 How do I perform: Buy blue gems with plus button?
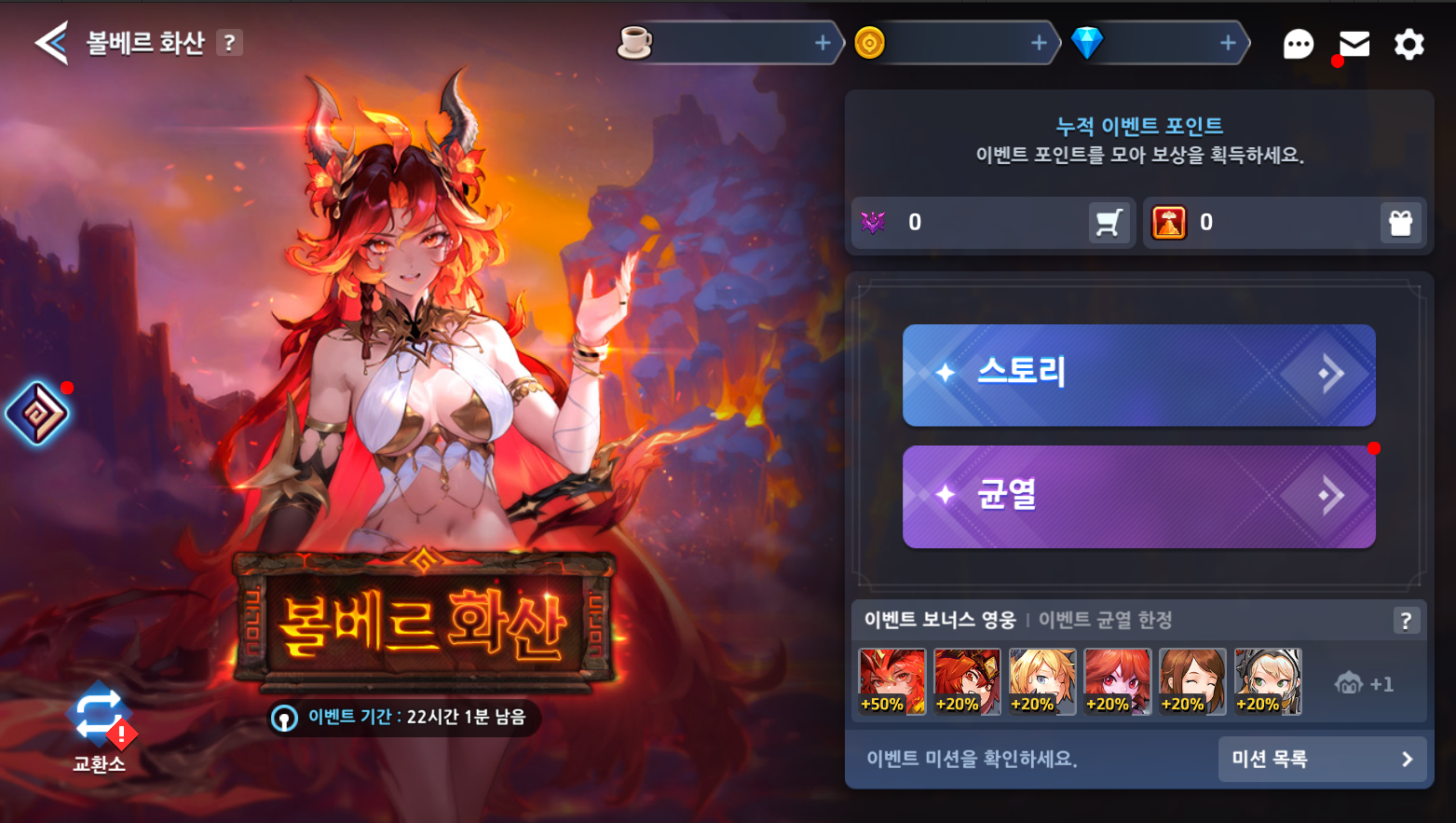[1228, 43]
